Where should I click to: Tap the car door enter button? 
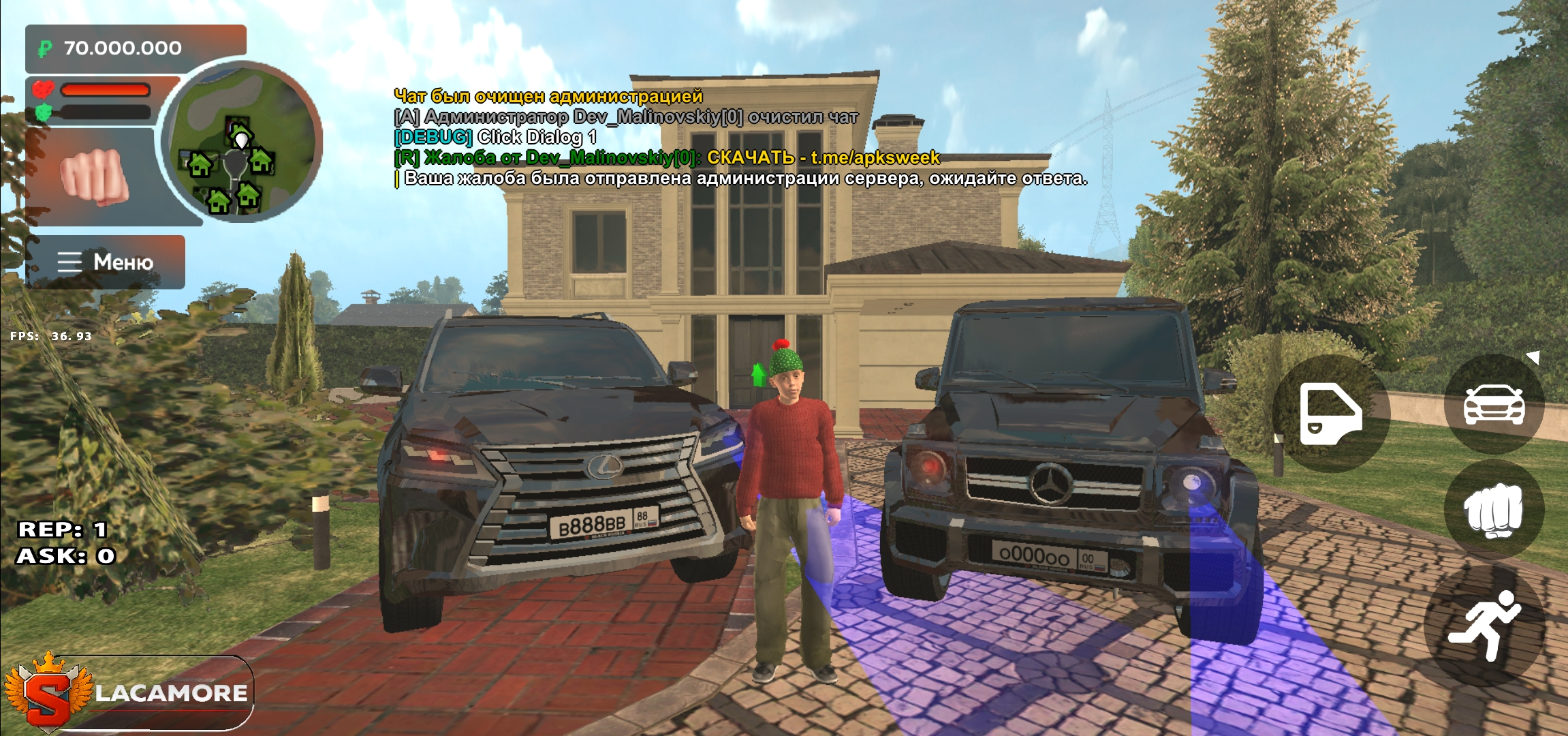[1330, 414]
